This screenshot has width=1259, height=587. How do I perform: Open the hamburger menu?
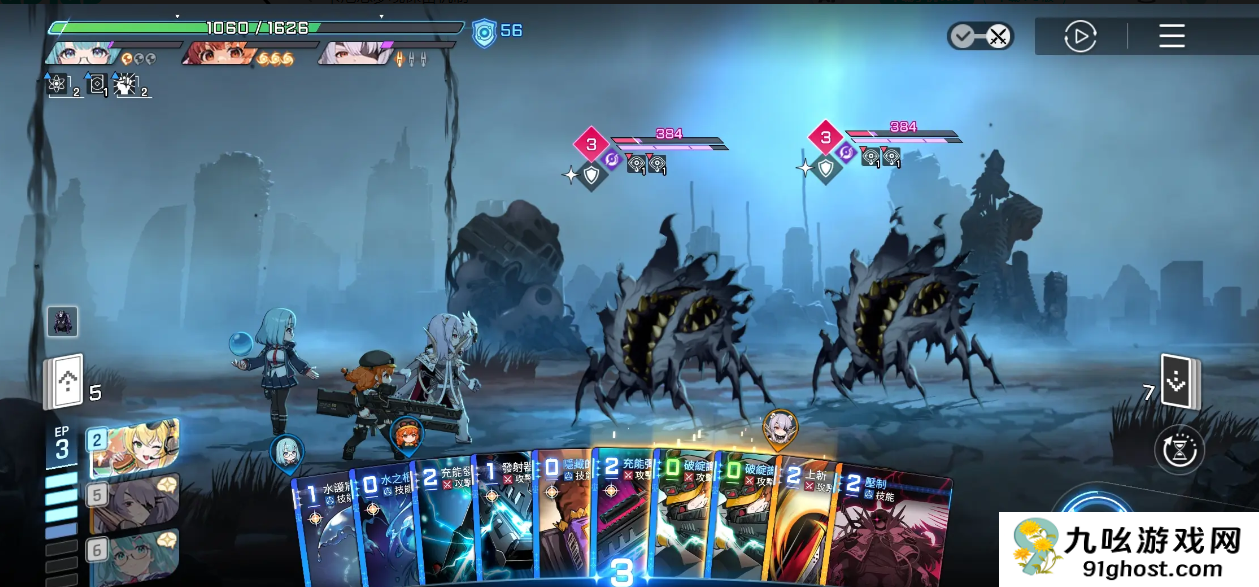coord(1171,37)
